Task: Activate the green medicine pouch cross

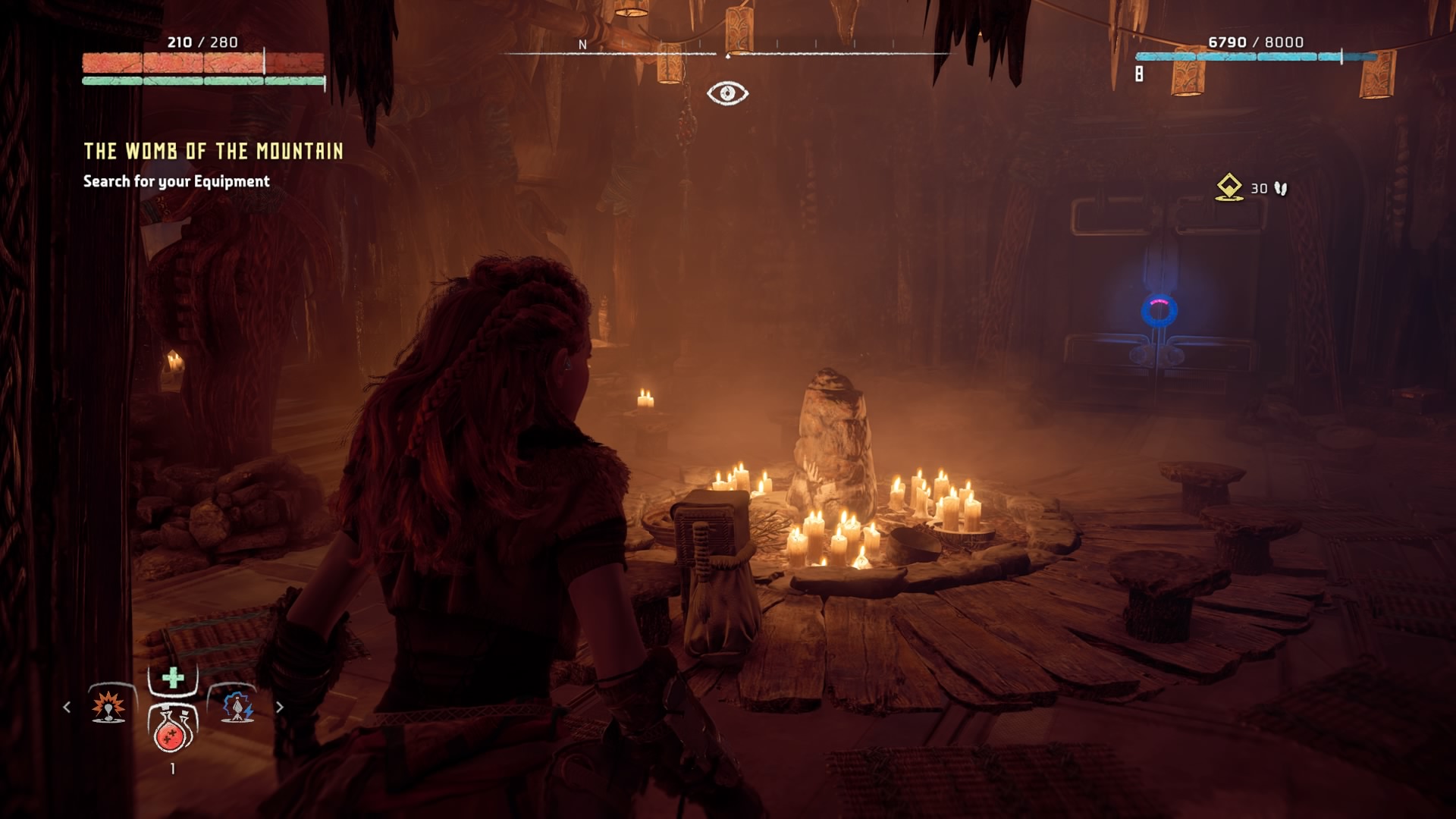Action: tap(173, 678)
